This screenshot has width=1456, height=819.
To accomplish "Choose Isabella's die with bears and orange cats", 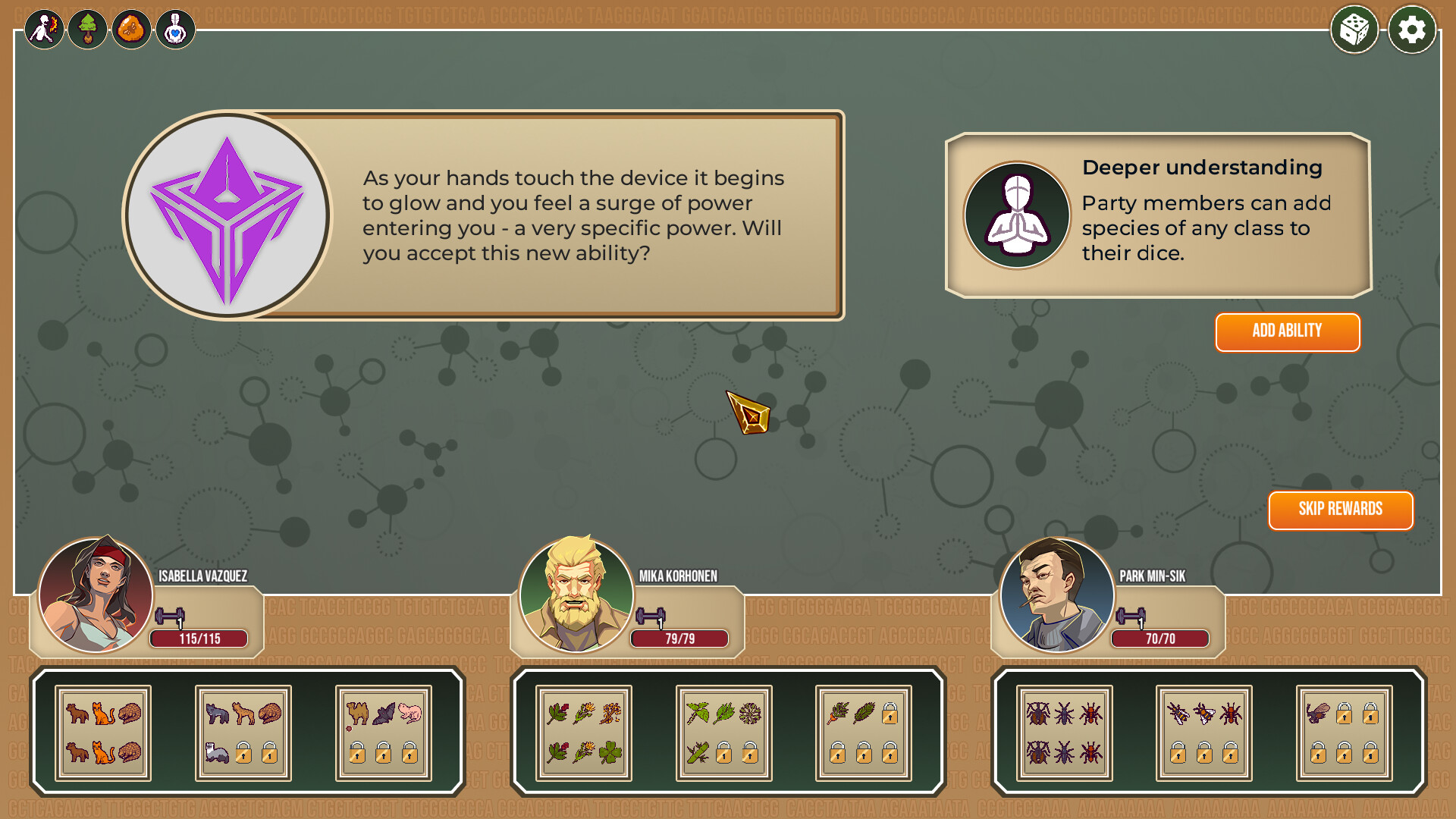I will [103, 733].
